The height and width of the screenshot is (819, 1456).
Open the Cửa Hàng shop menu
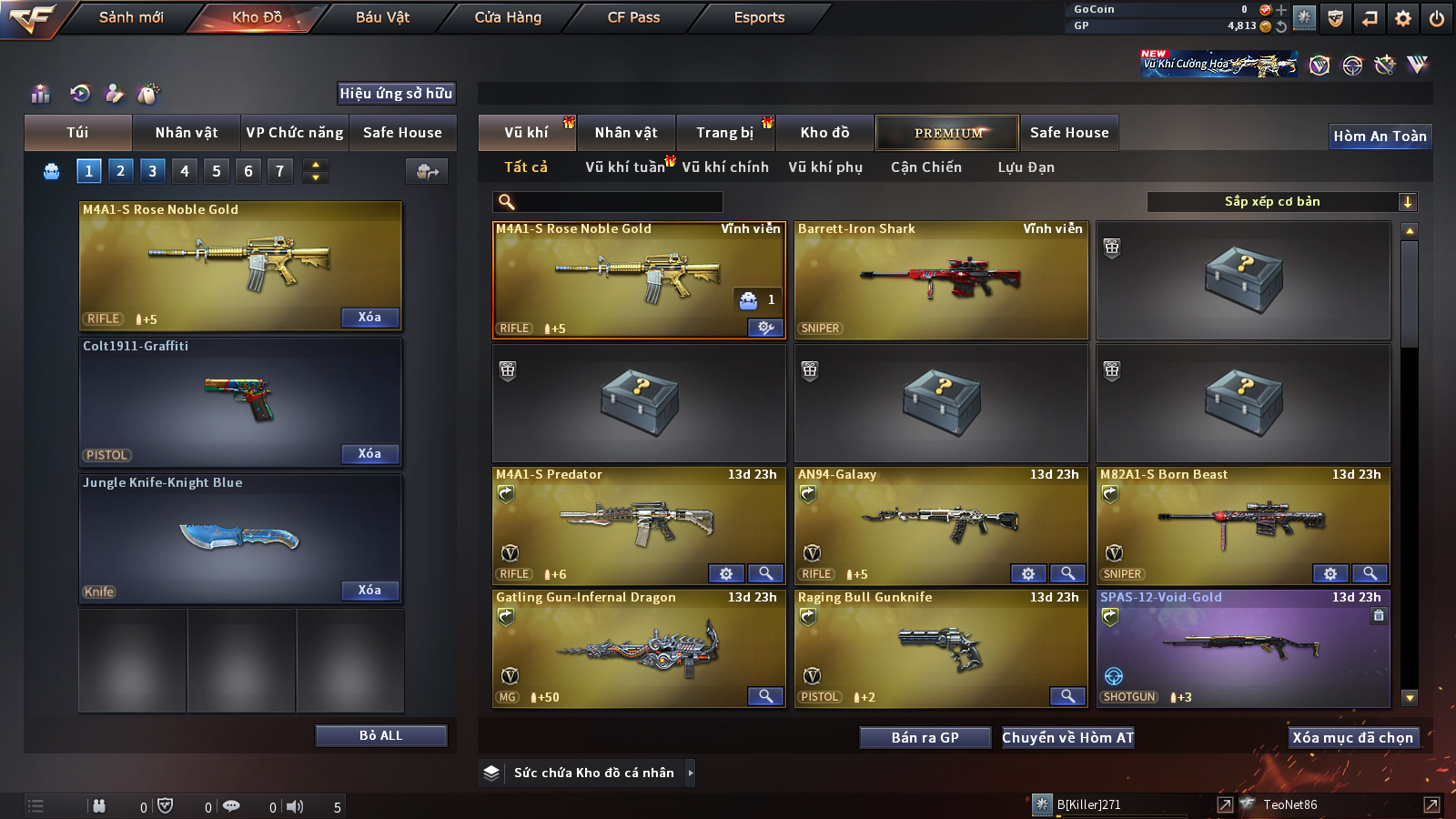pos(508,17)
